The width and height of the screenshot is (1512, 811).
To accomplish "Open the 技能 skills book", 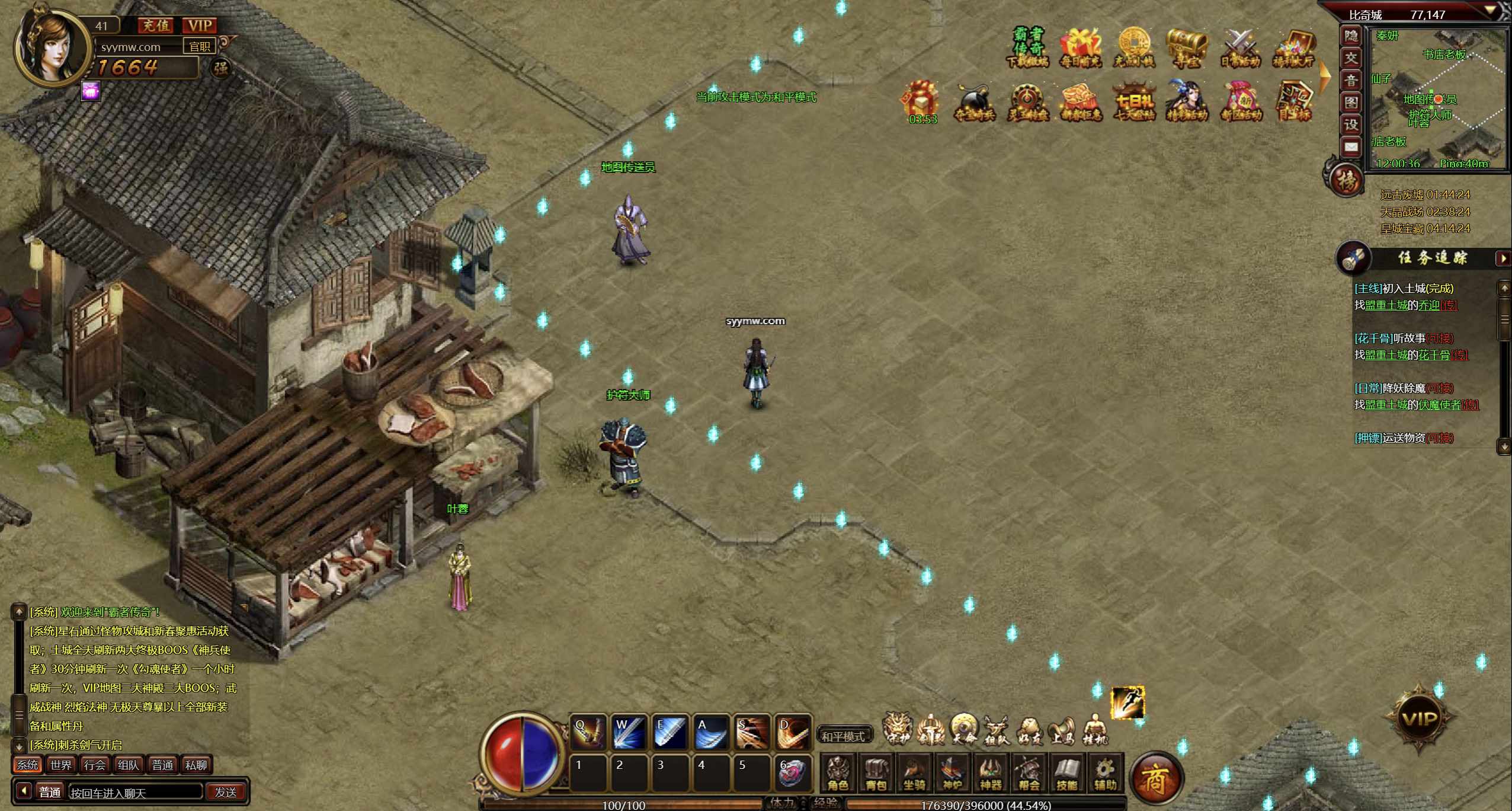I will coord(1066,773).
